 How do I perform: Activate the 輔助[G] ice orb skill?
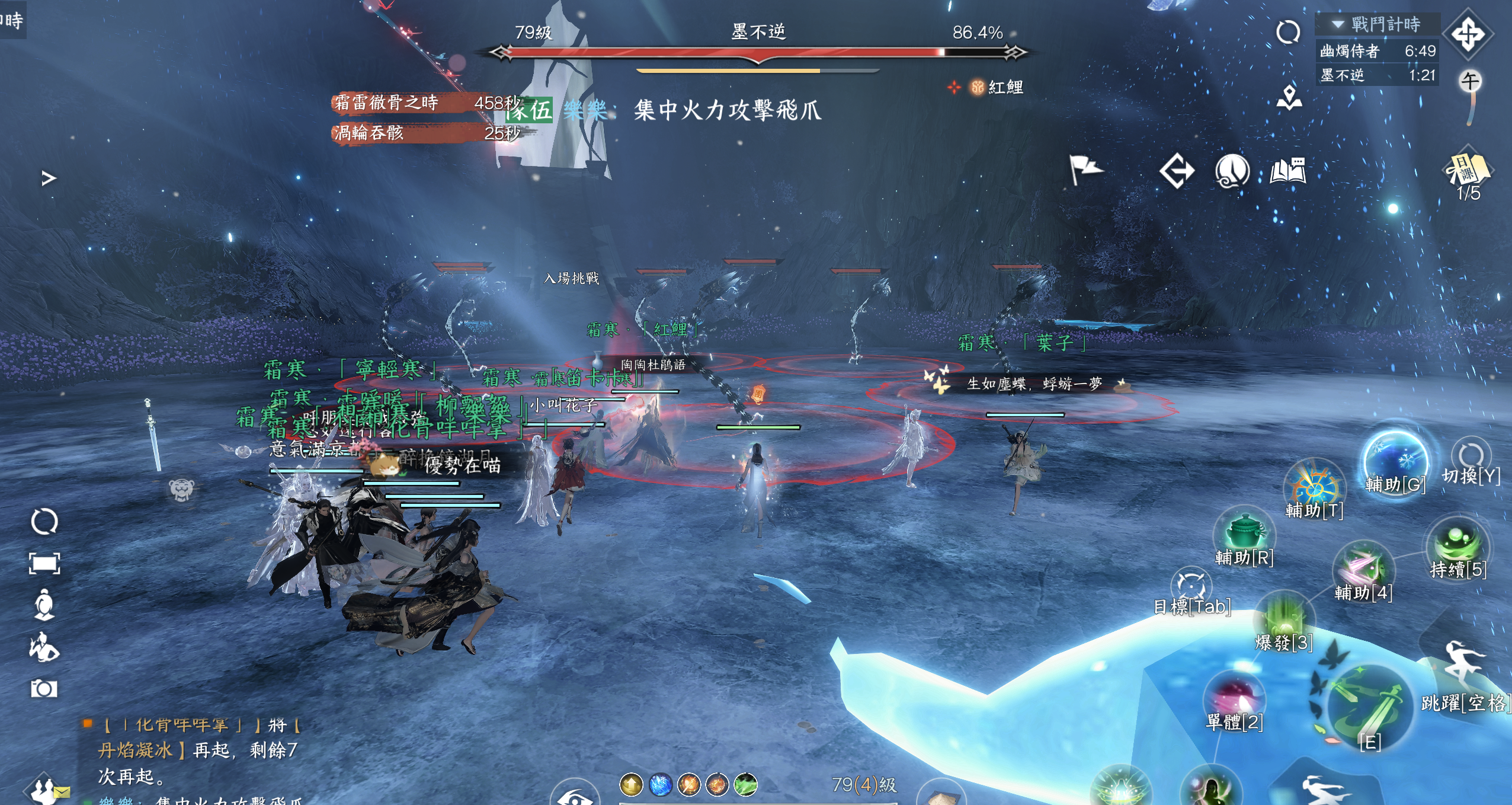pyautogui.click(x=1395, y=462)
